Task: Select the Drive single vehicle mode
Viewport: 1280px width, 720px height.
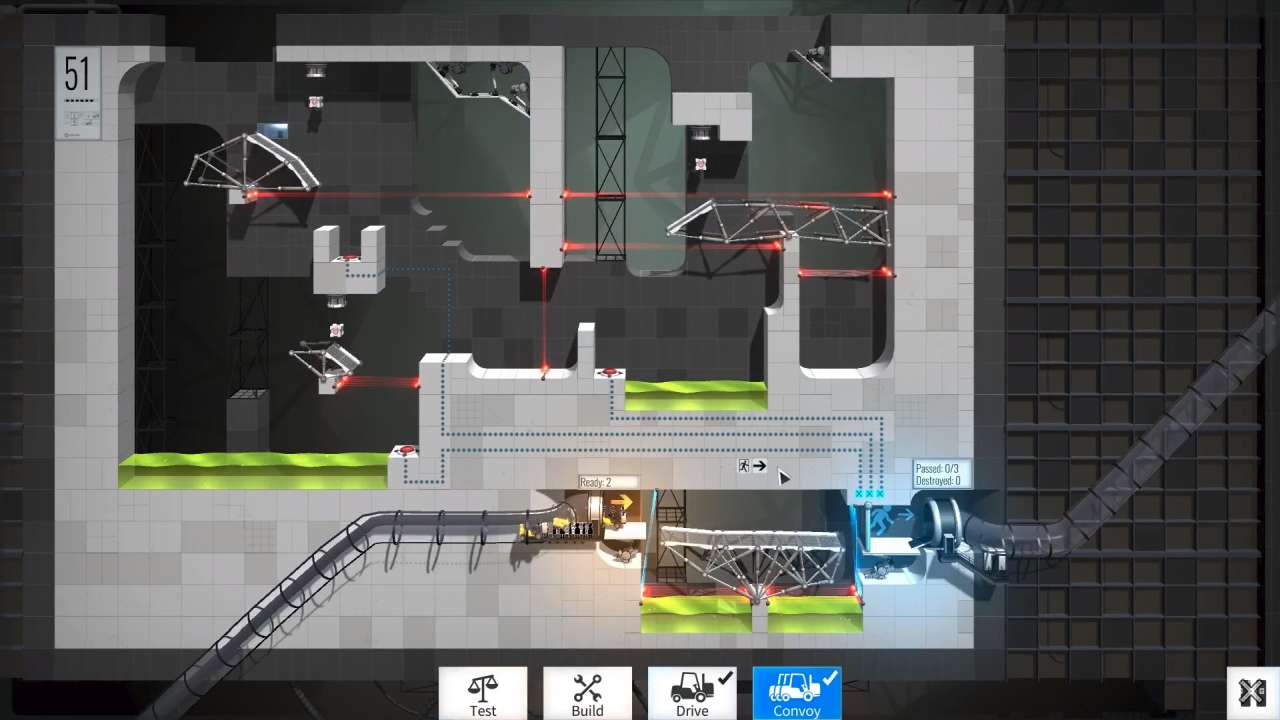Action: [692, 693]
